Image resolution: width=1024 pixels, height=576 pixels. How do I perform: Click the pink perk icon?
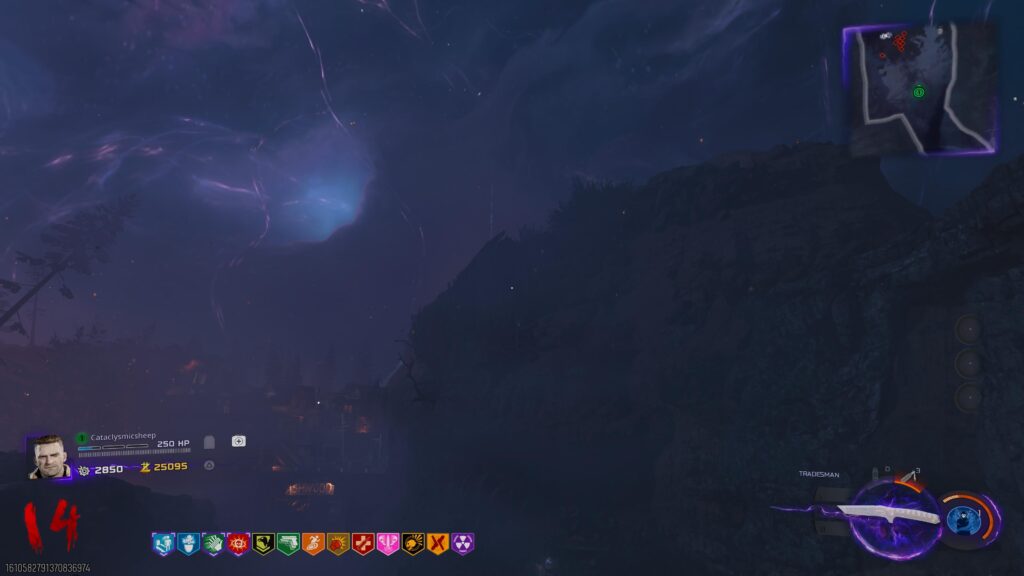388,544
